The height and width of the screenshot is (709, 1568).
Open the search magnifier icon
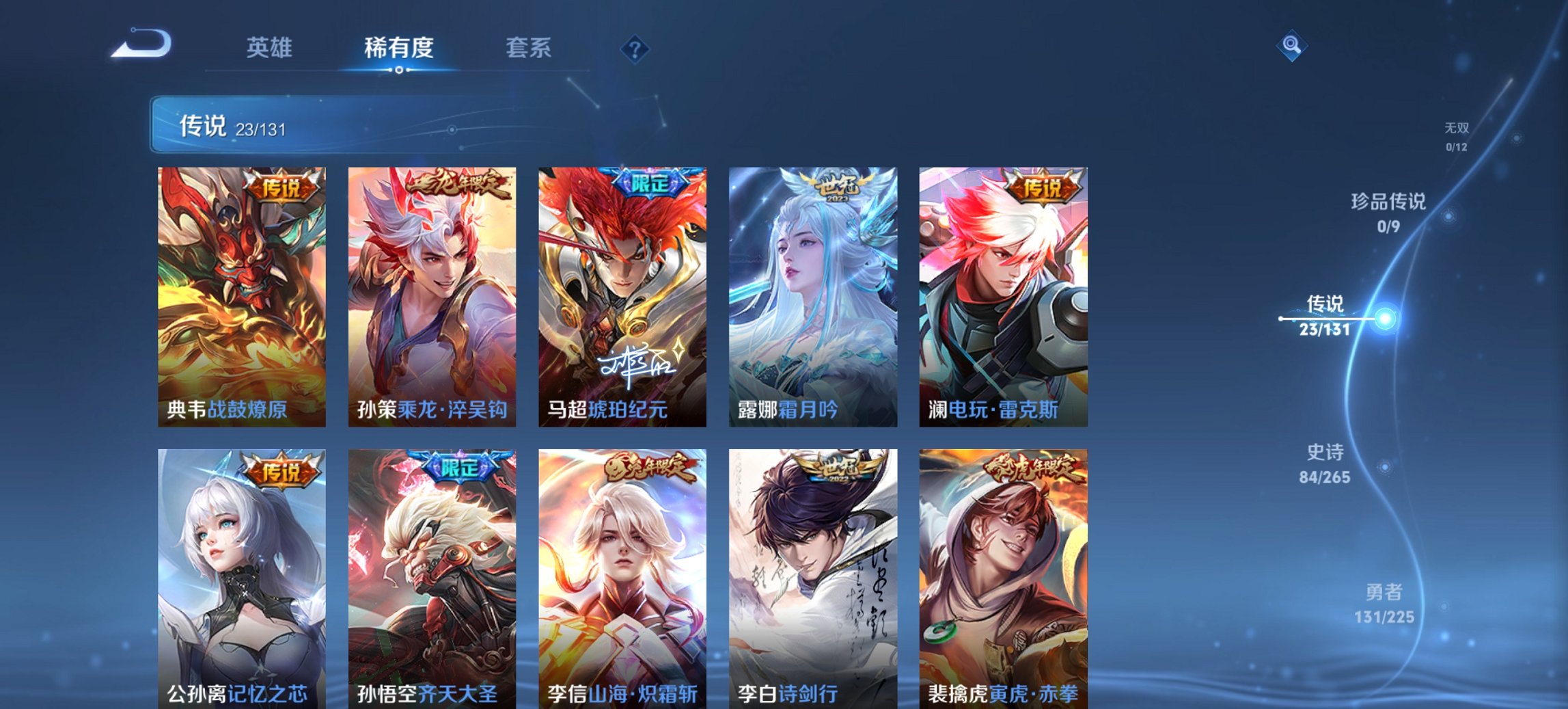point(1290,46)
